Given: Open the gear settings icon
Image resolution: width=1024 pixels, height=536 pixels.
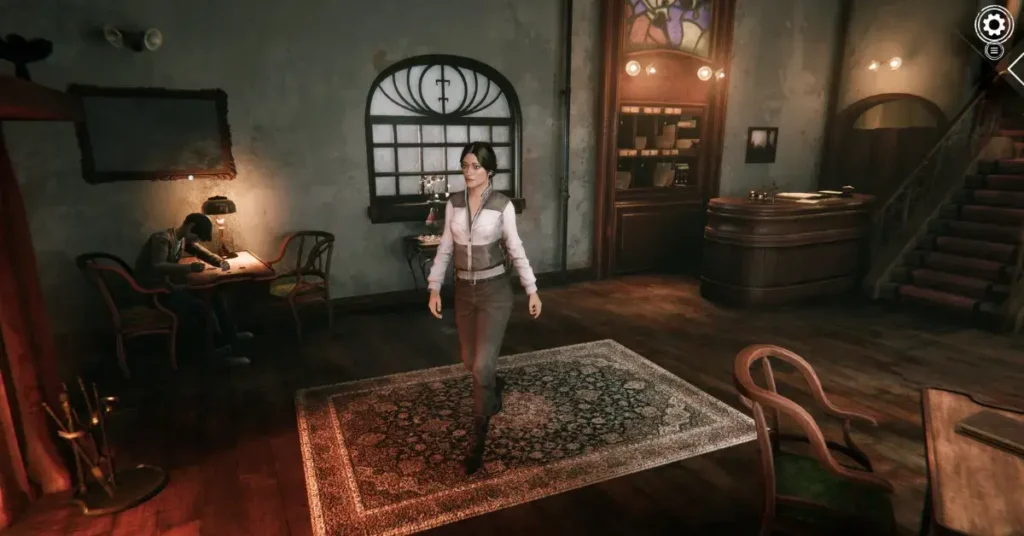Looking at the screenshot, I should [x=993, y=23].
